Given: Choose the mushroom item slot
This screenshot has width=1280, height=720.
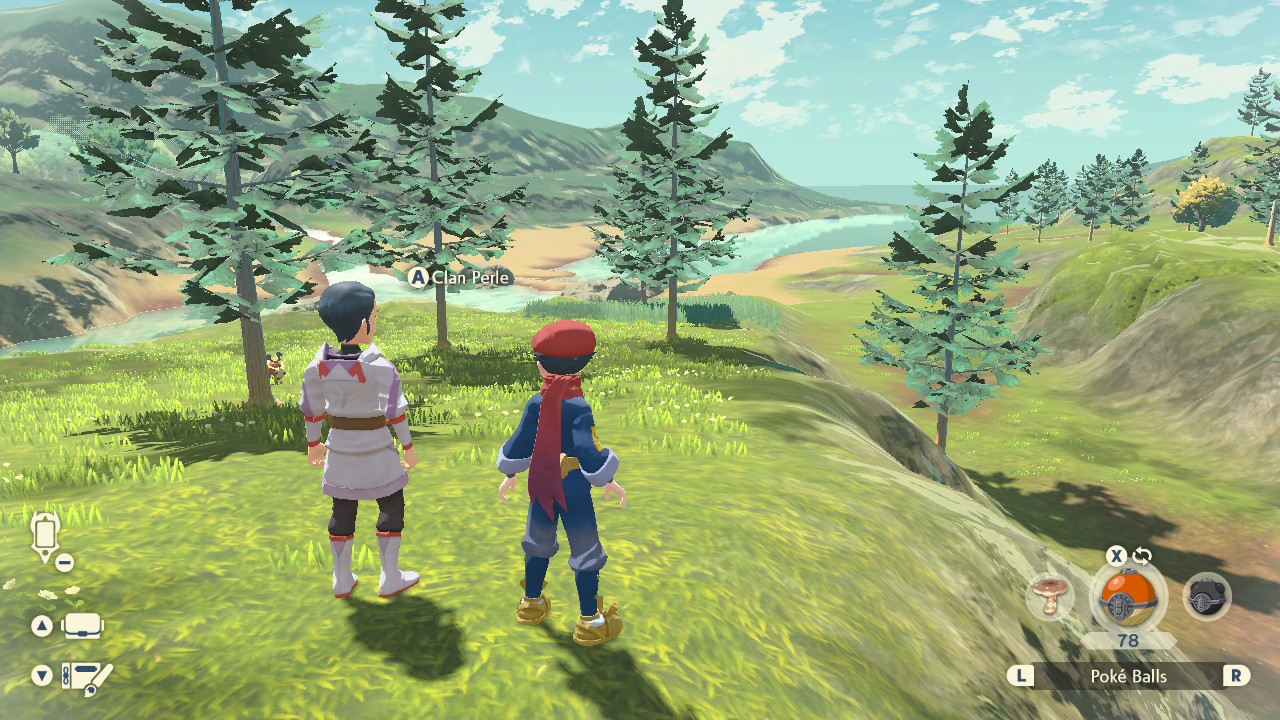Looking at the screenshot, I should (x=1050, y=597).
